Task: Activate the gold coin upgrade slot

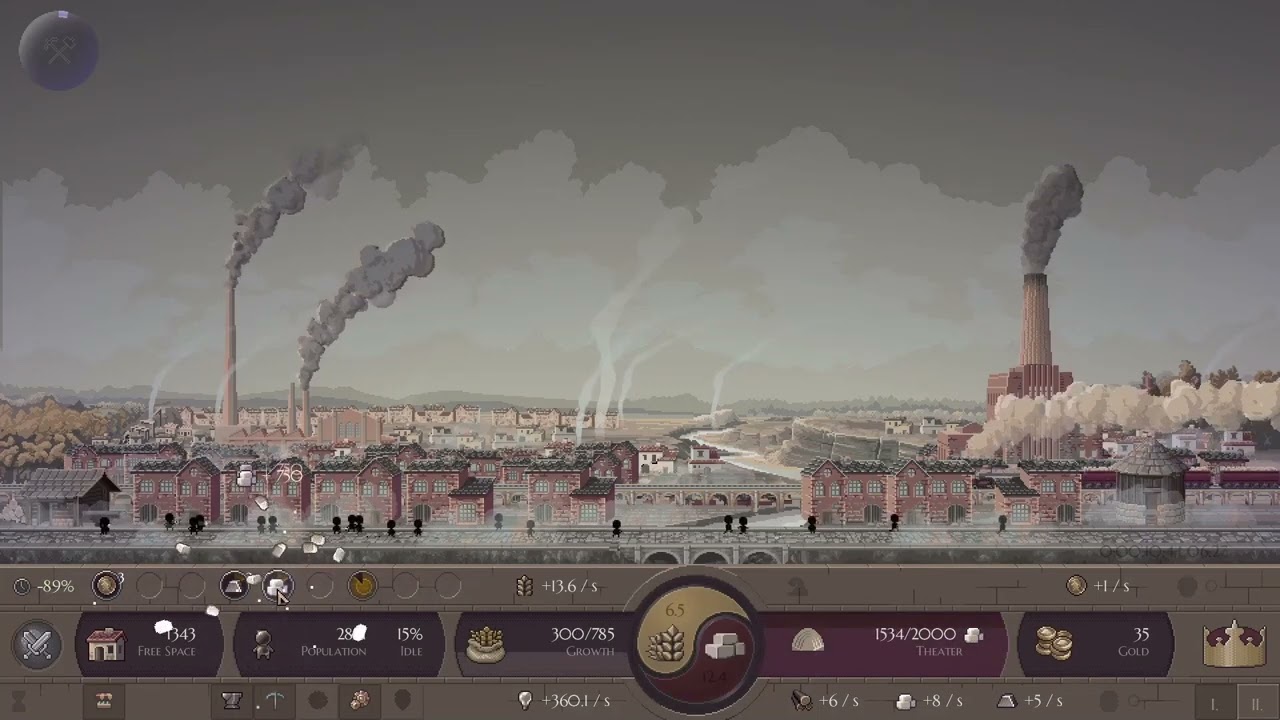Action: [x=107, y=586]
